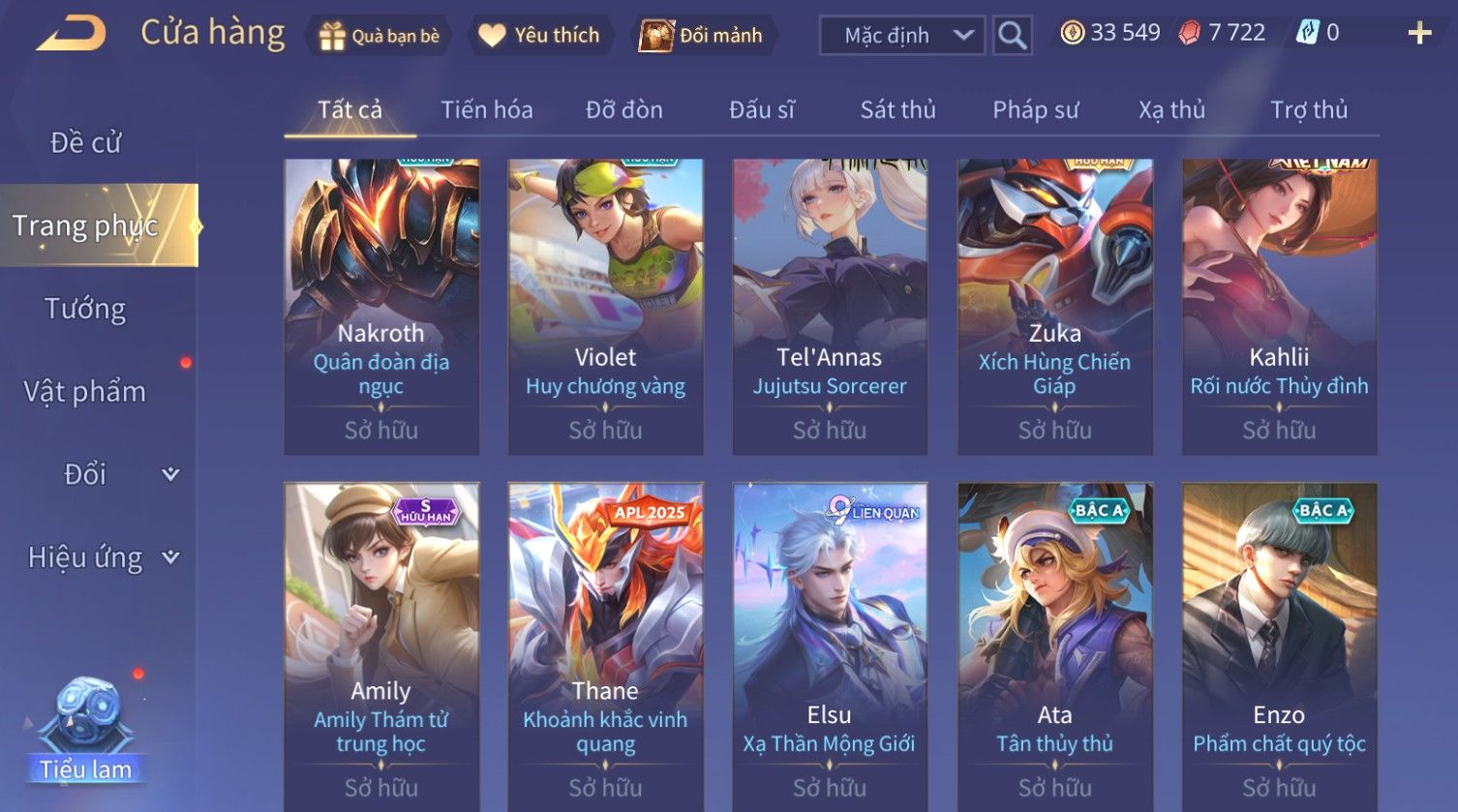
Task: Open the Vật phẩm sidebar section
Action: pyautogui.click(x=85, y=392)
